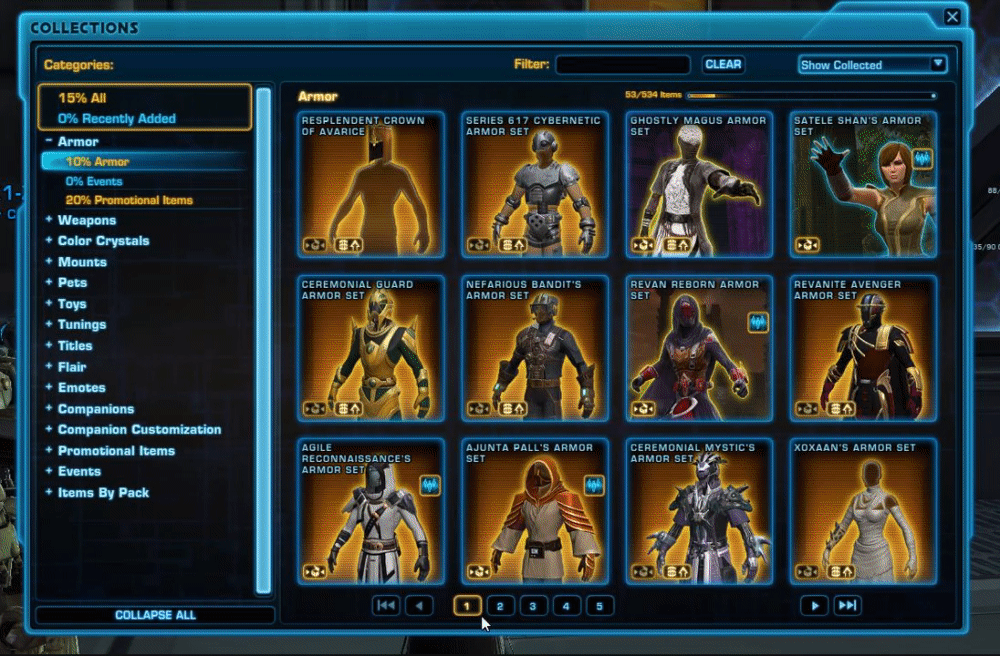
Task: Click the Filter text field
Action: click(x=622, y=65)
